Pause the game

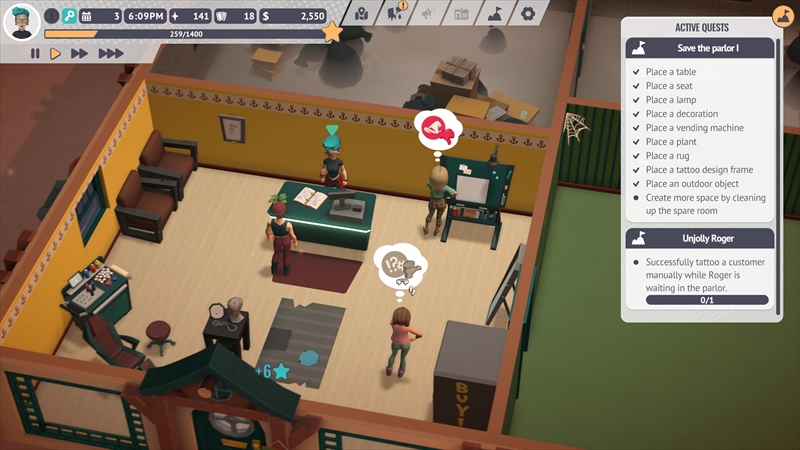pos(35,54)
